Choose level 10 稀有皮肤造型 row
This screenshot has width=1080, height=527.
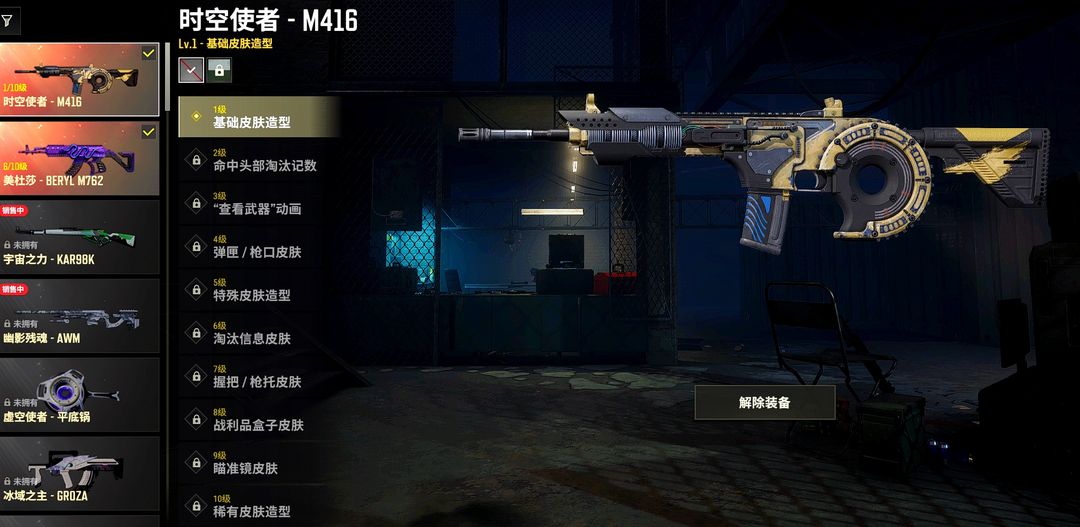point(259,505)
